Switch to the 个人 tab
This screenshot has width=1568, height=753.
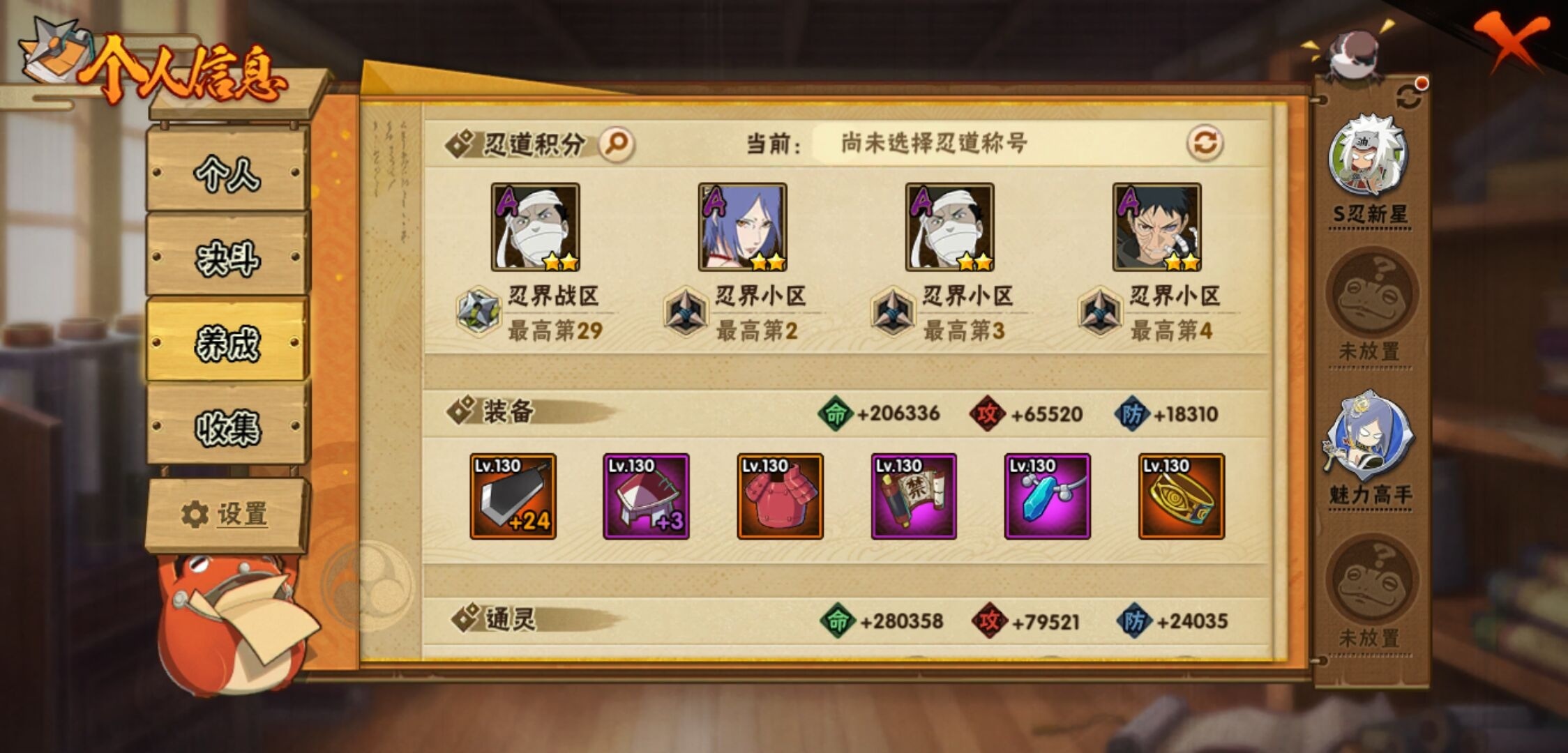click(x=225, y=176)
